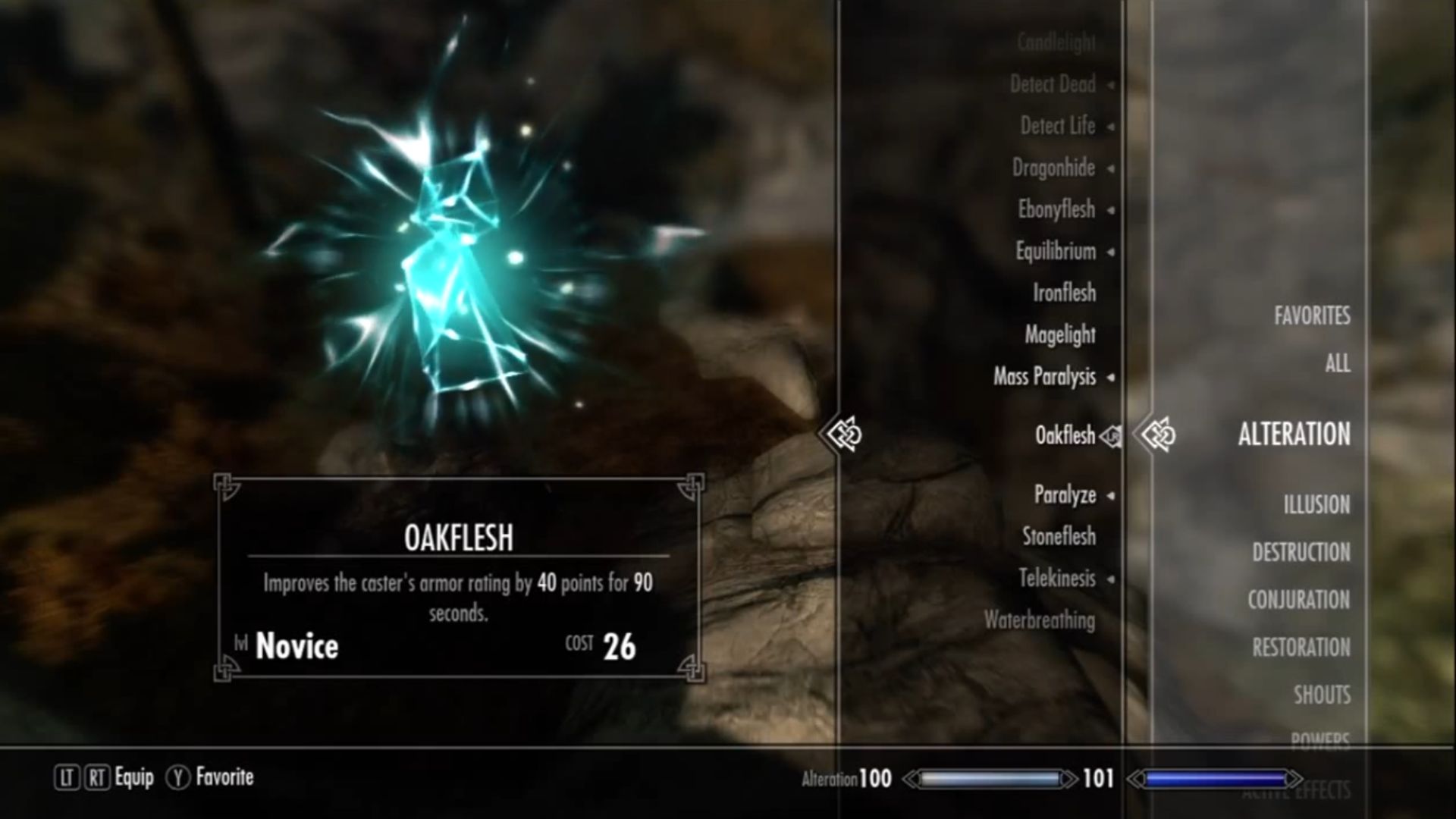1456x819 pixels.
Task: Select the Stoneflesh spell
Action: 1062,536
